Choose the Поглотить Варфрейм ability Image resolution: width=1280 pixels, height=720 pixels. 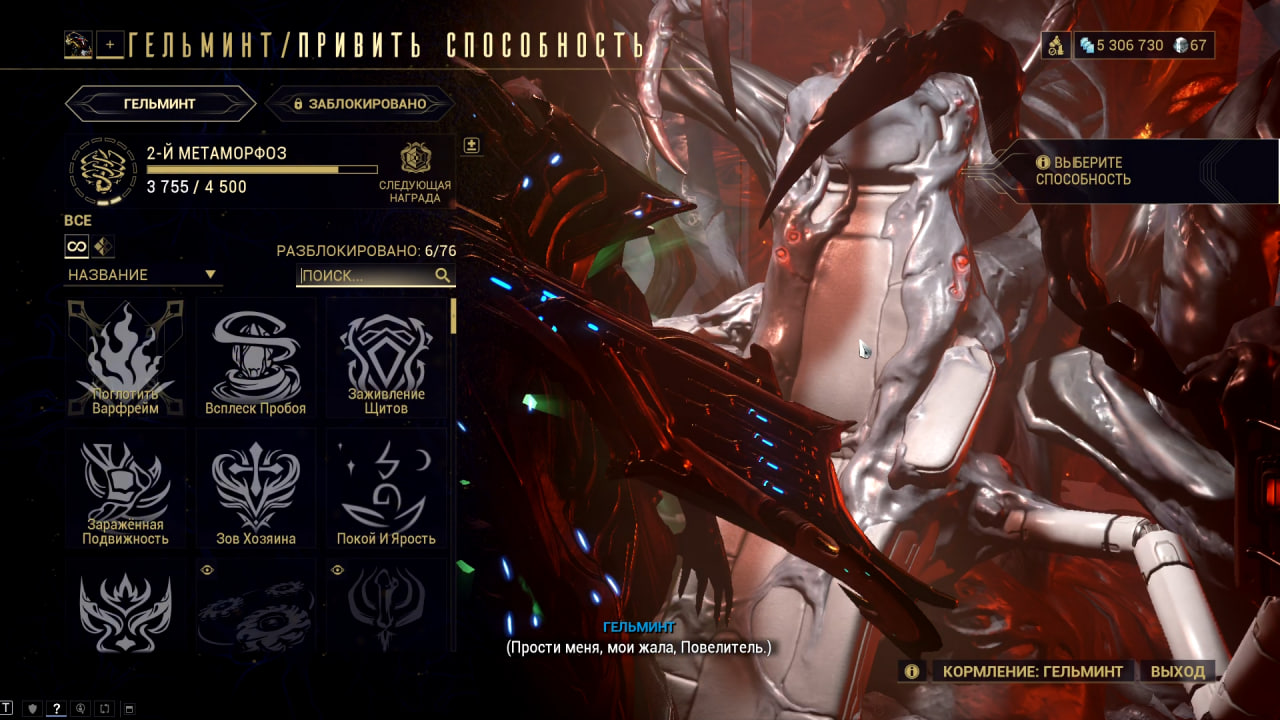click(x=126, y=358)
